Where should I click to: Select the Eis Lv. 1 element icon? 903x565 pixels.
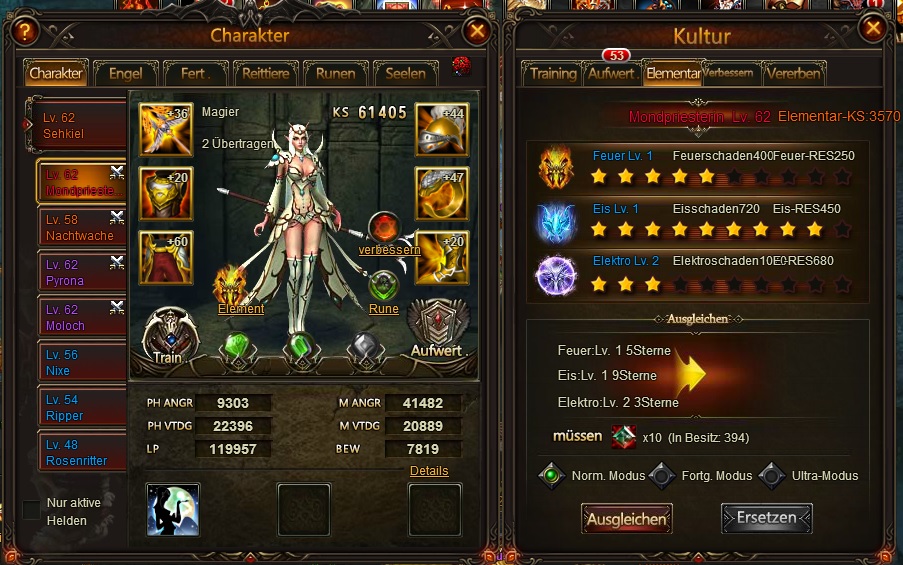tap(557, 223)
